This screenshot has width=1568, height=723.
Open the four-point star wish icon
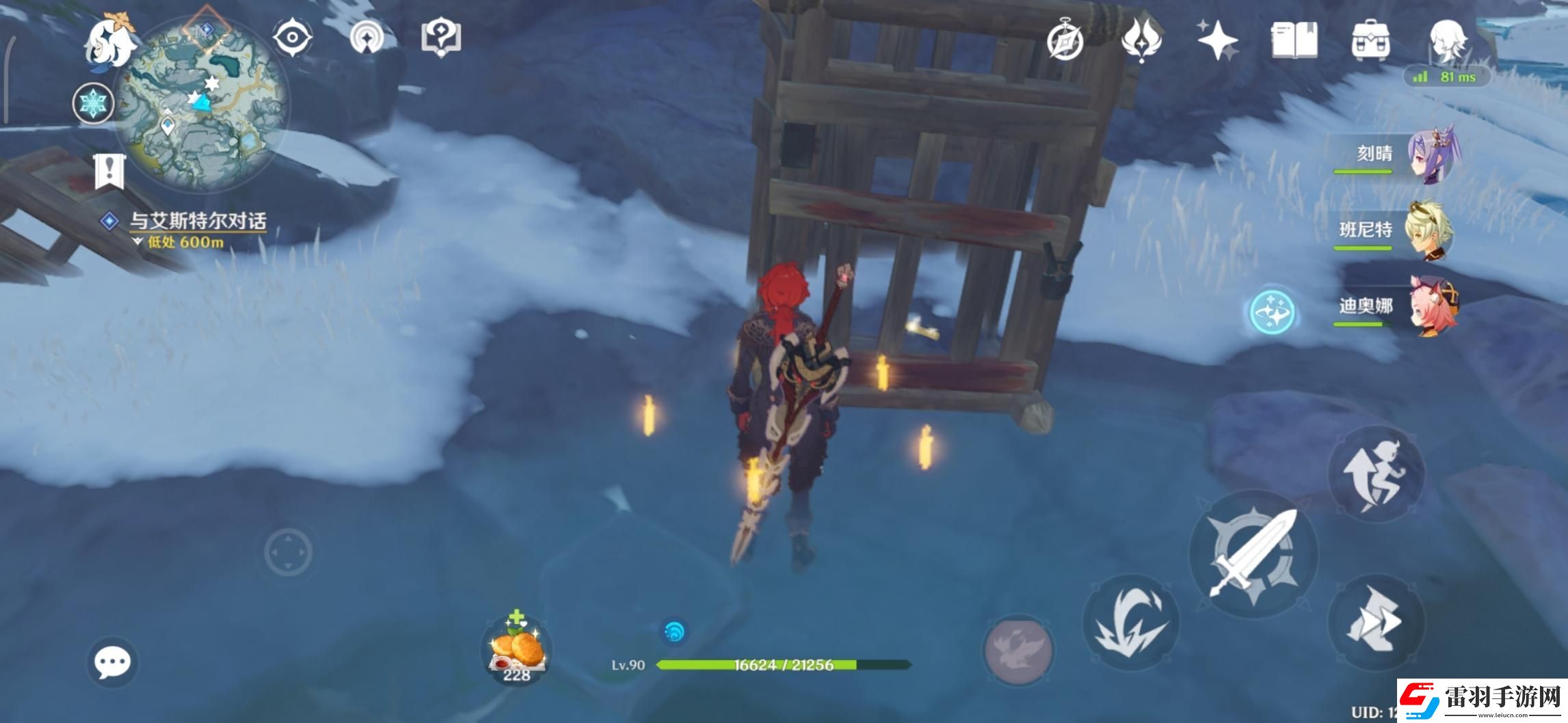click(x=1218, y=40)
